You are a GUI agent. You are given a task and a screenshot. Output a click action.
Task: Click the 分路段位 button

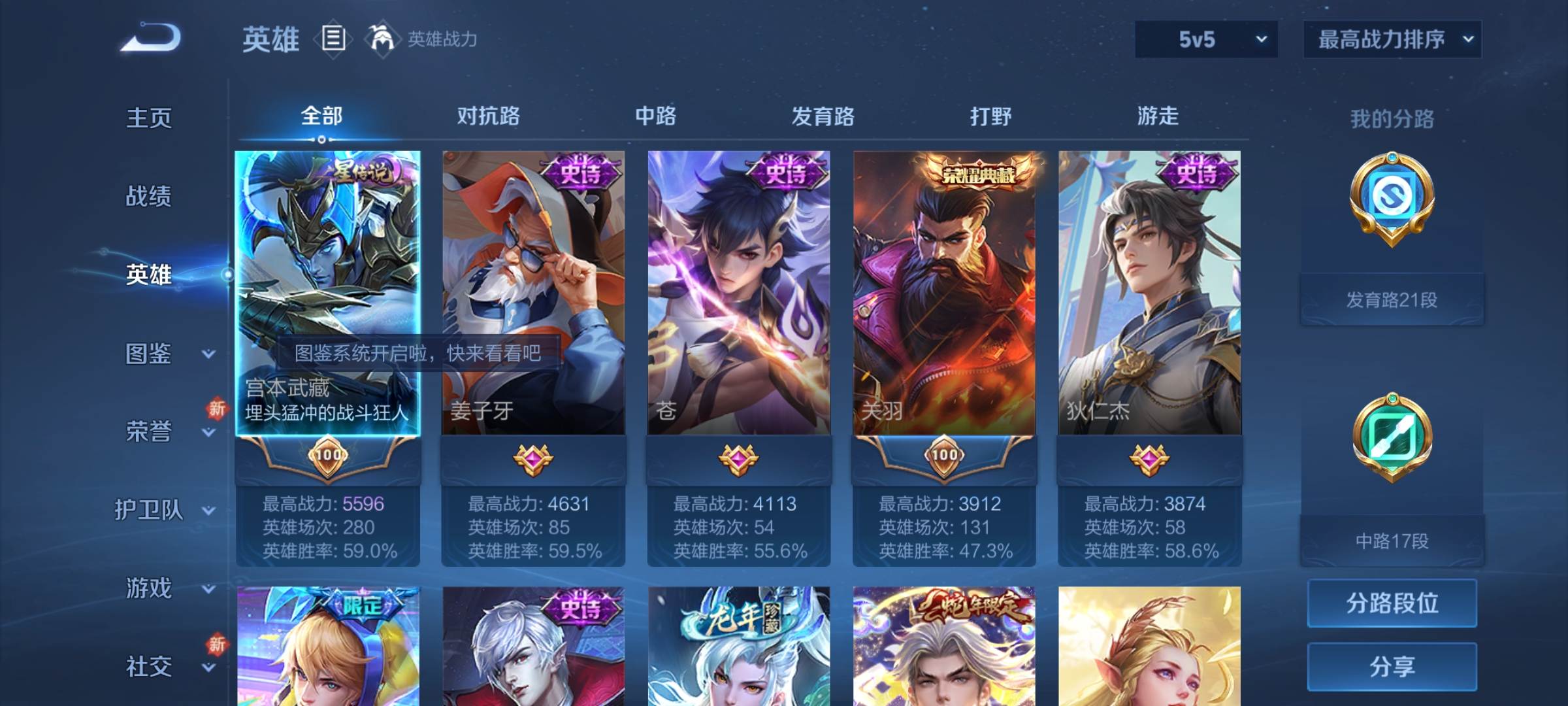1392,605
